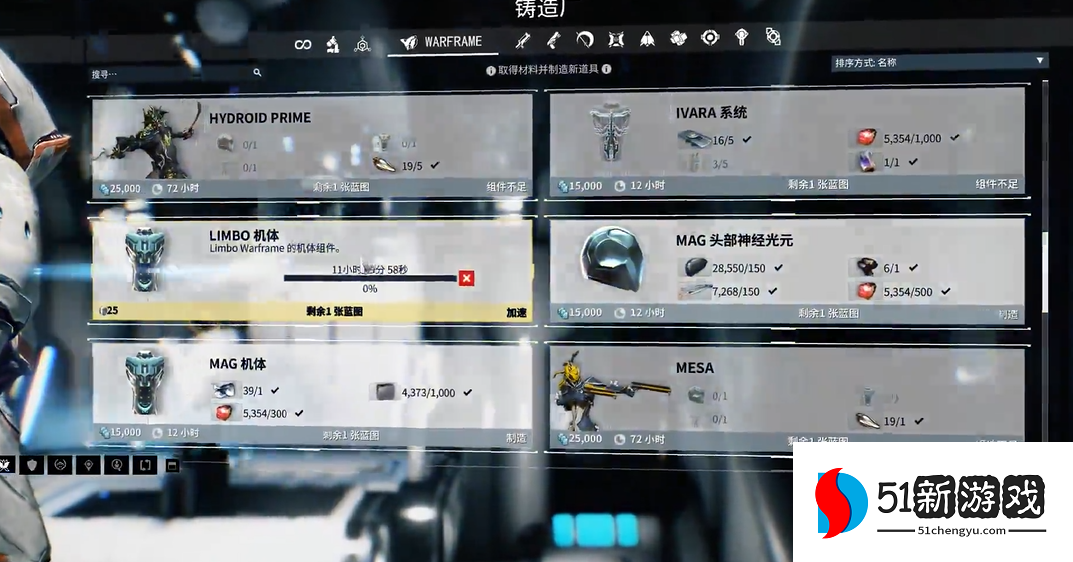Open the pistol secondary weapons tab
Viewport: 1073px width, 562px height.
pyautogui.click(x=553, y=40)
